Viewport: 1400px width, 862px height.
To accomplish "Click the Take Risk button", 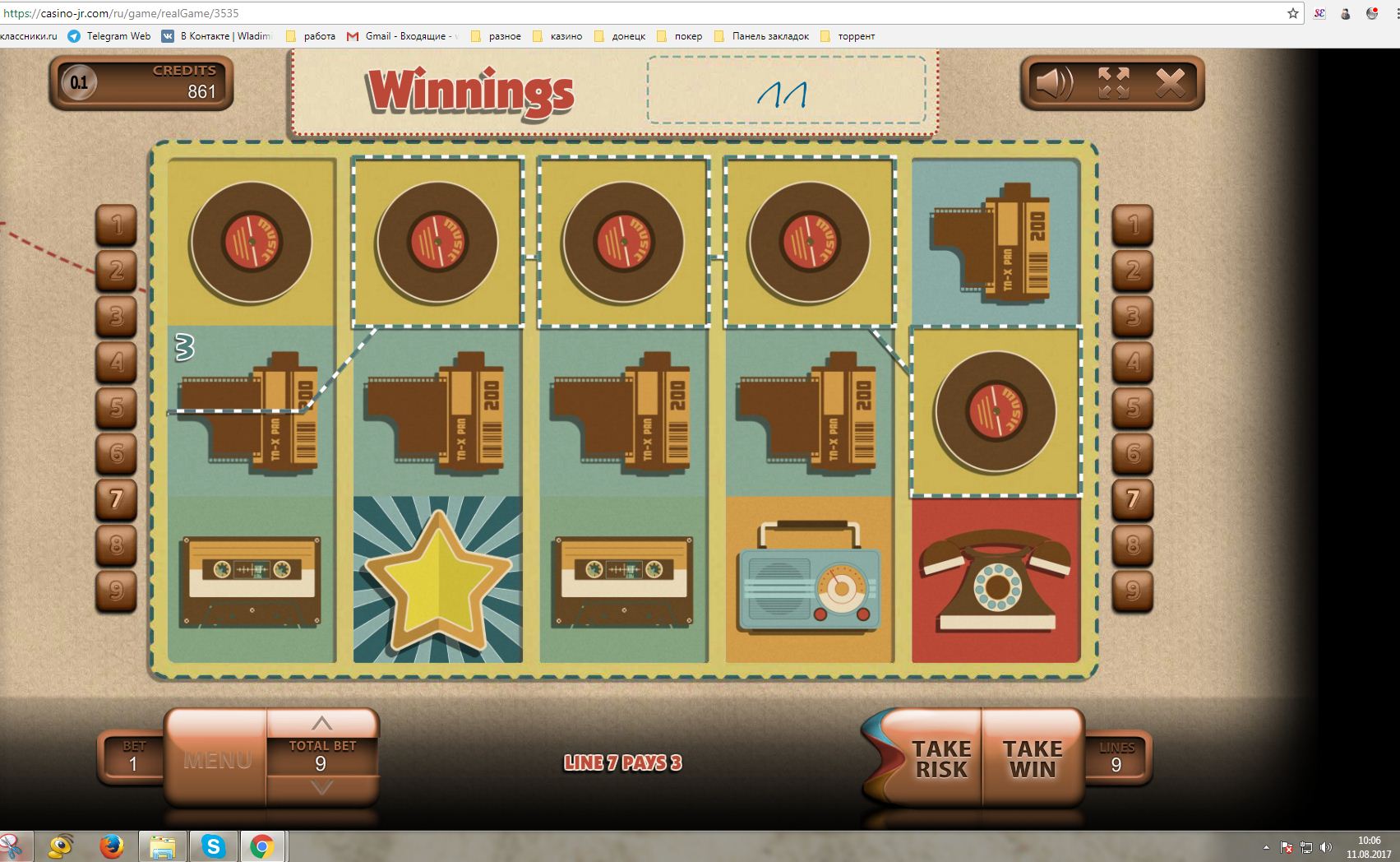I will 940,758.
